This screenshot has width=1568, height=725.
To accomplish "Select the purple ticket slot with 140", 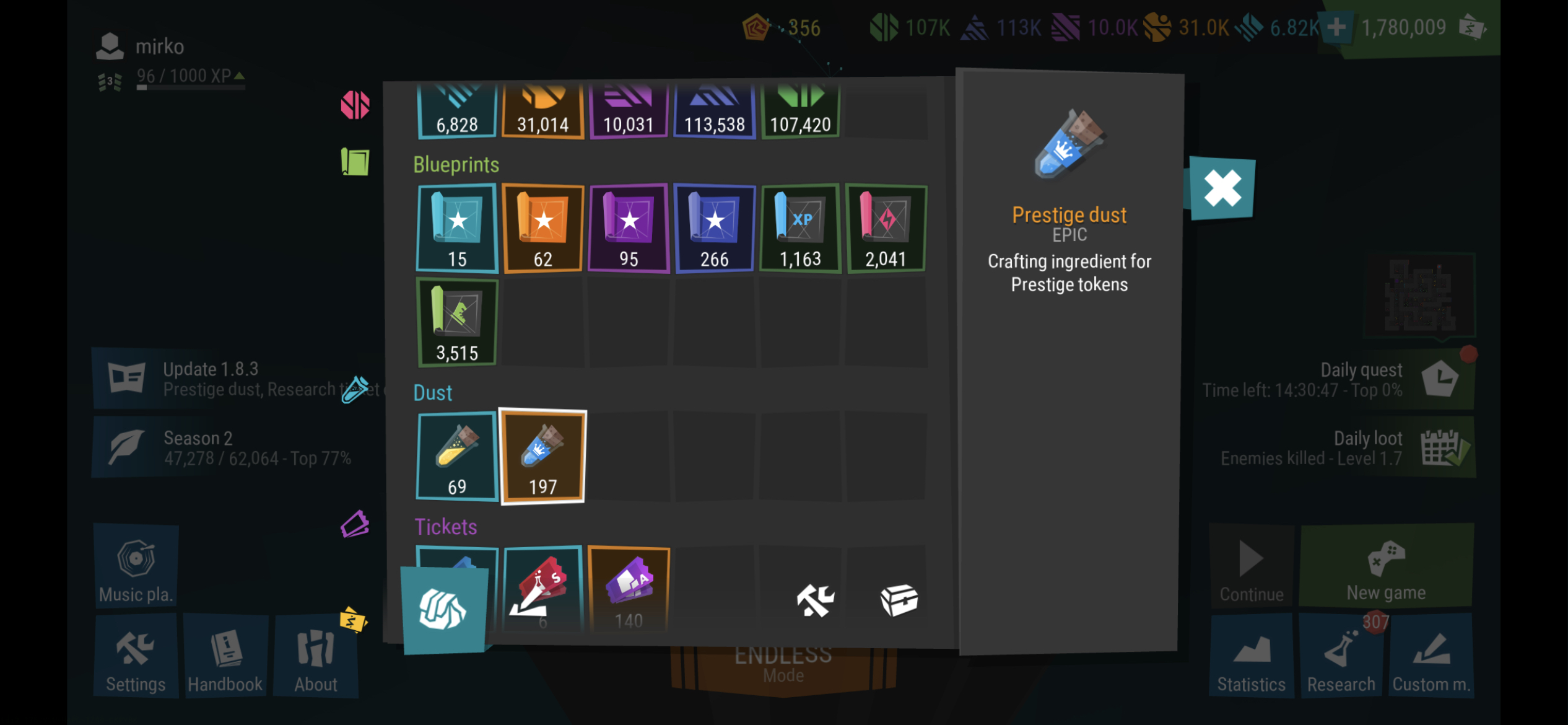I will coord(629,589).
